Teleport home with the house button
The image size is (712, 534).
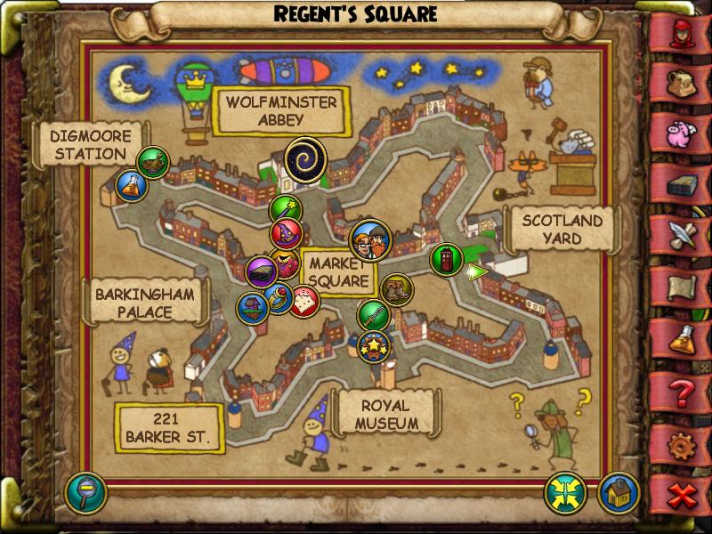[618, 493]
